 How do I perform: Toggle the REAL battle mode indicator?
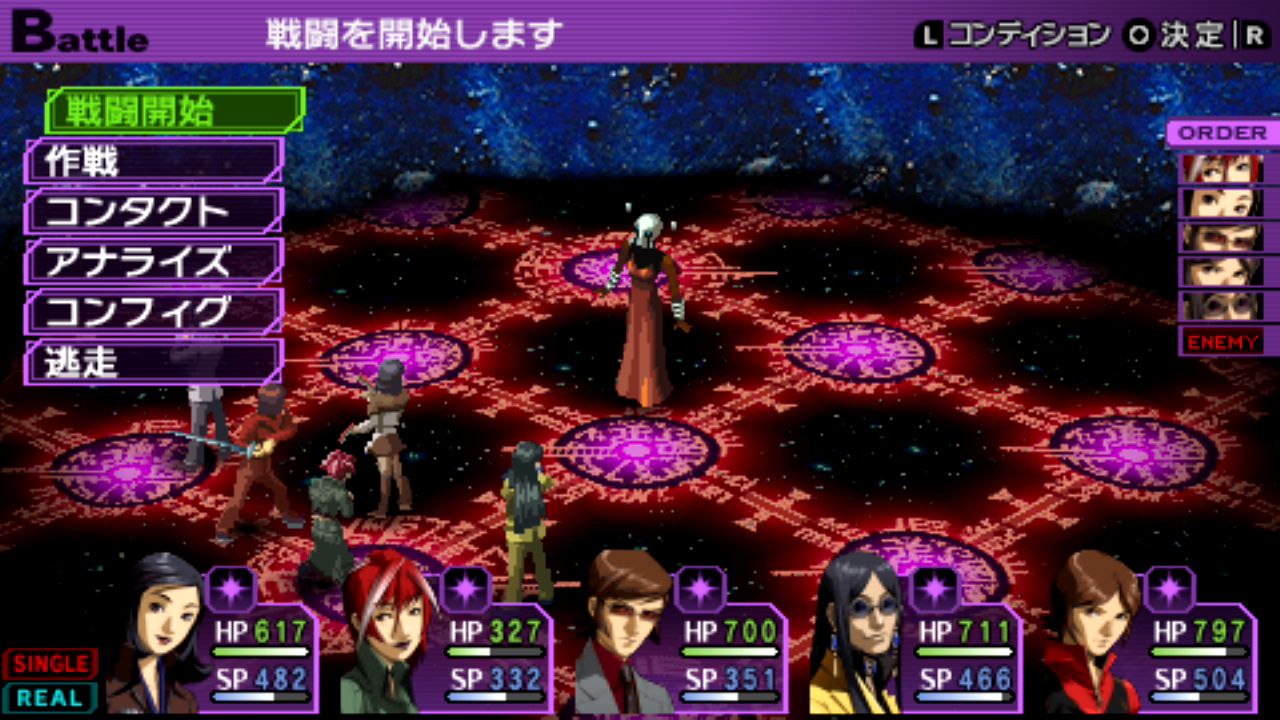50,697
